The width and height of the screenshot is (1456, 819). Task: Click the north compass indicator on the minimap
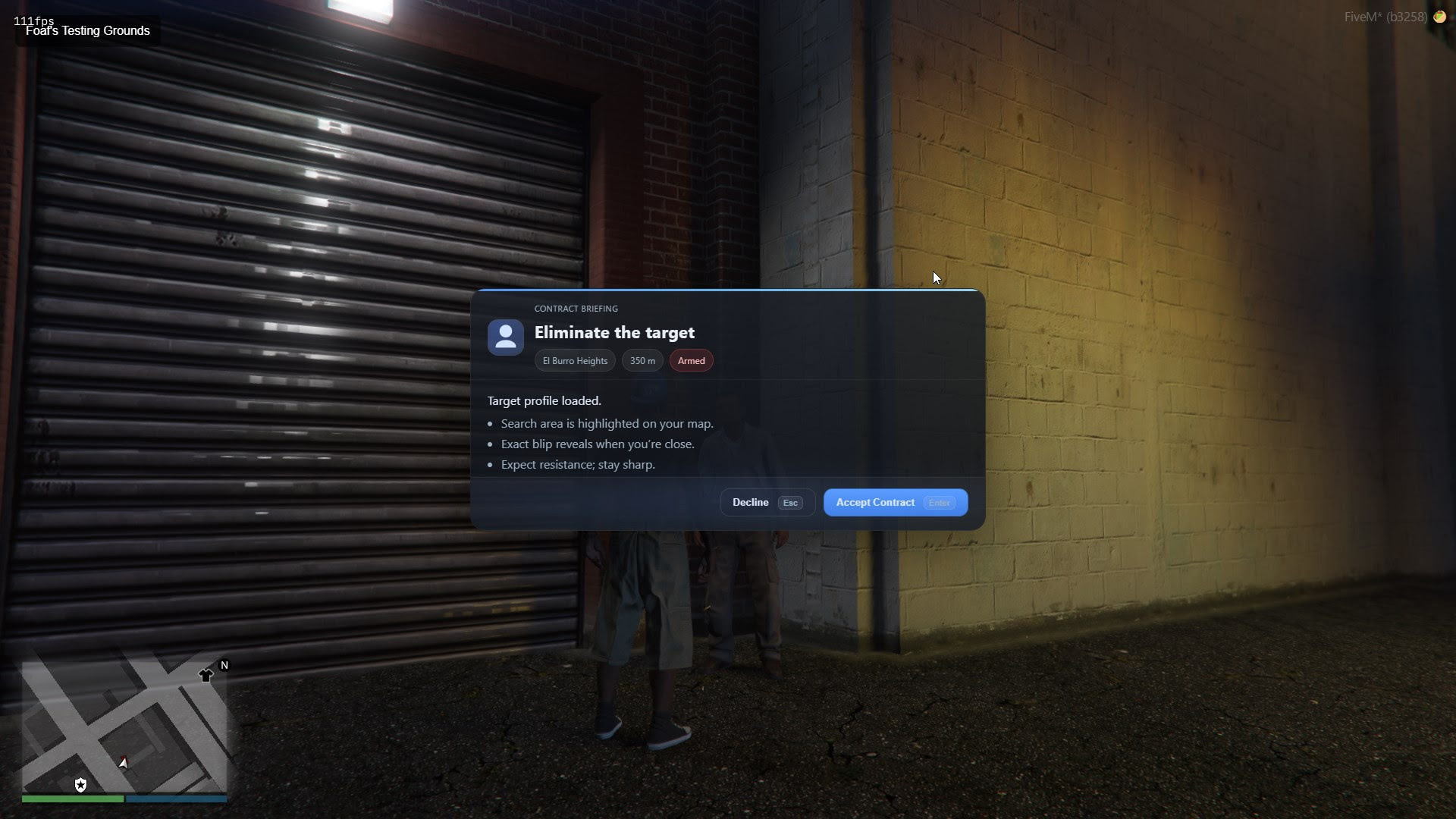(x=224, y=664)
